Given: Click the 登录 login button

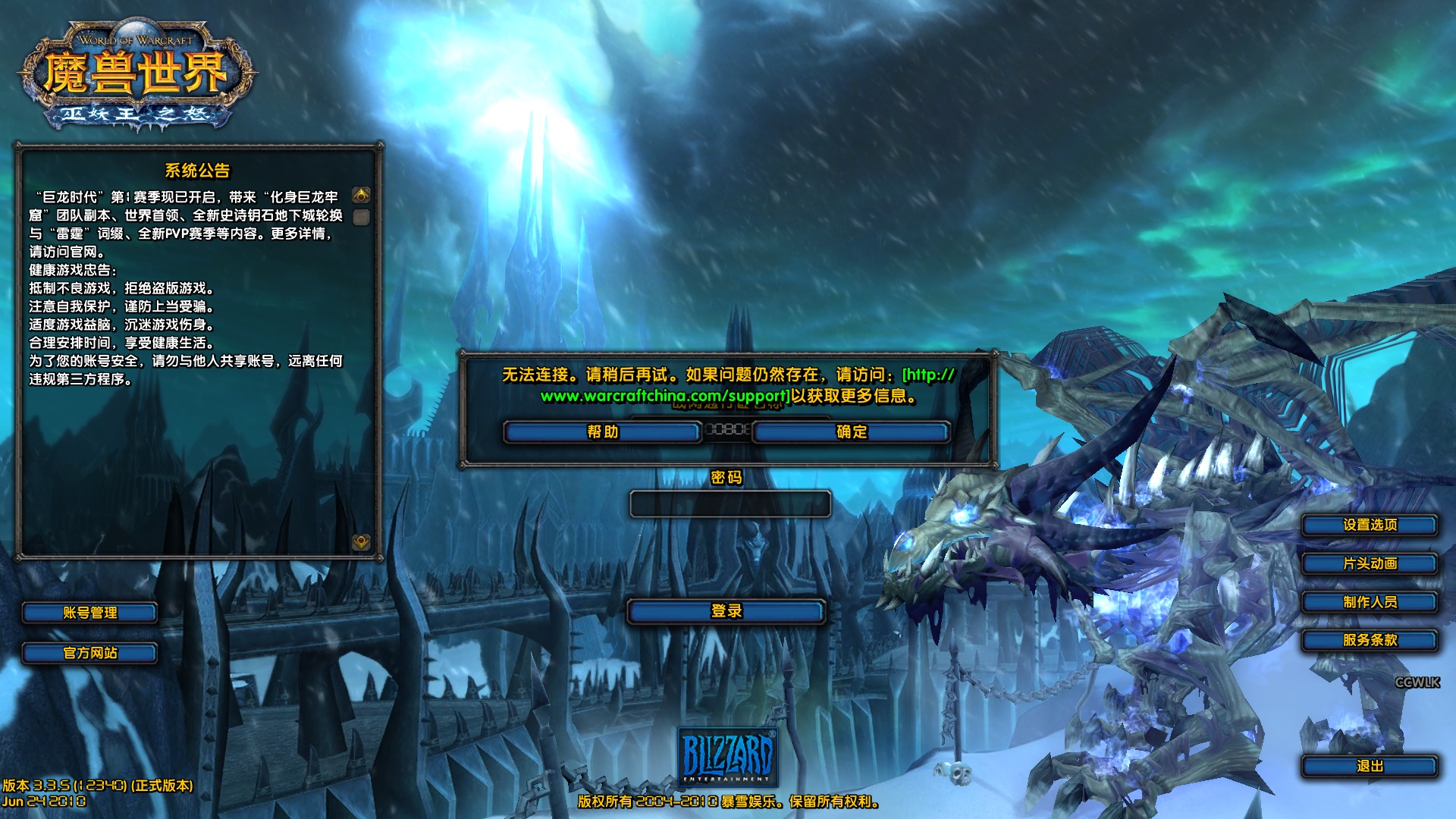Looking at the screenshot, I should click(726, 611).
